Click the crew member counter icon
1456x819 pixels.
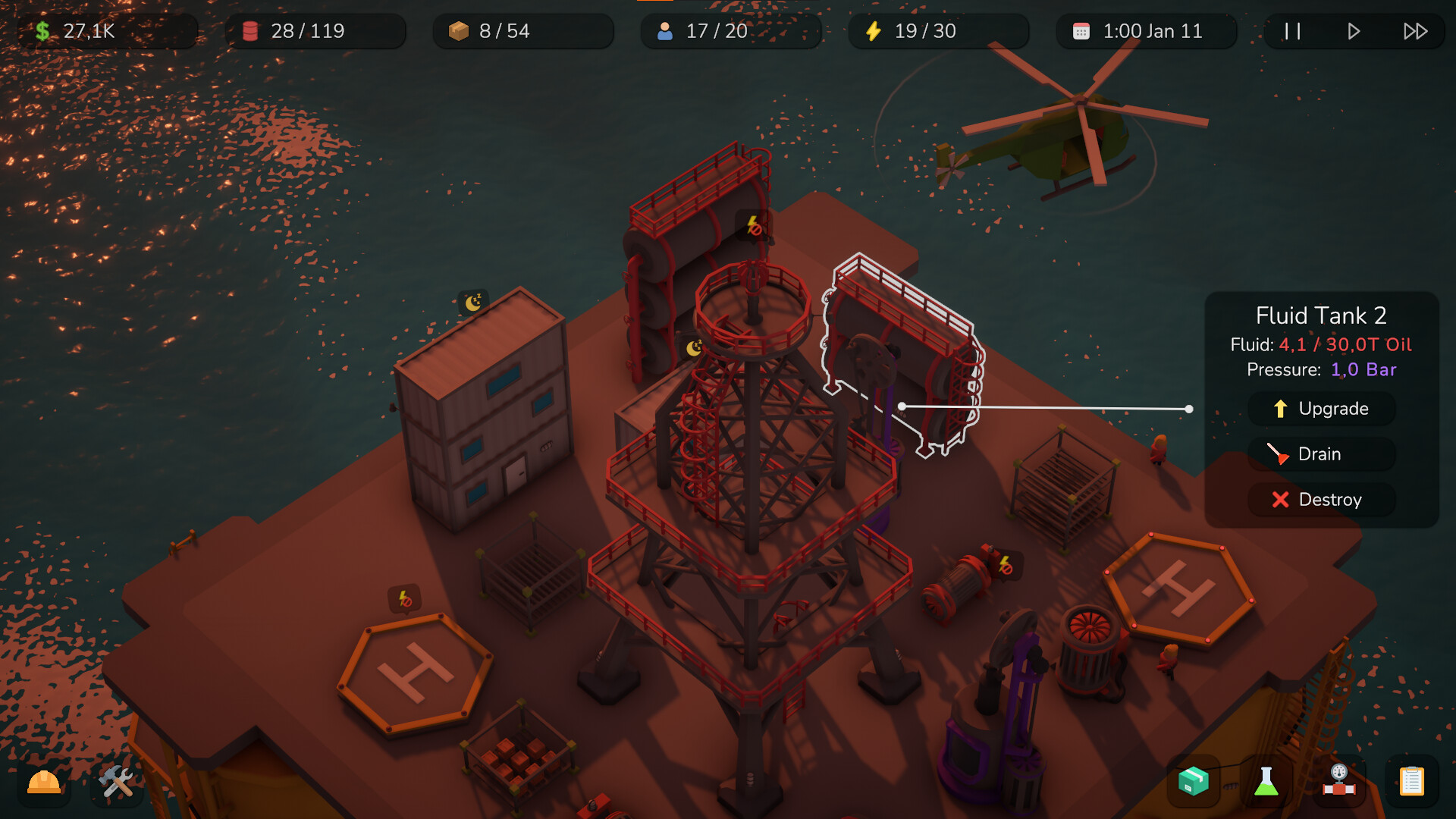tap(665, 31)
